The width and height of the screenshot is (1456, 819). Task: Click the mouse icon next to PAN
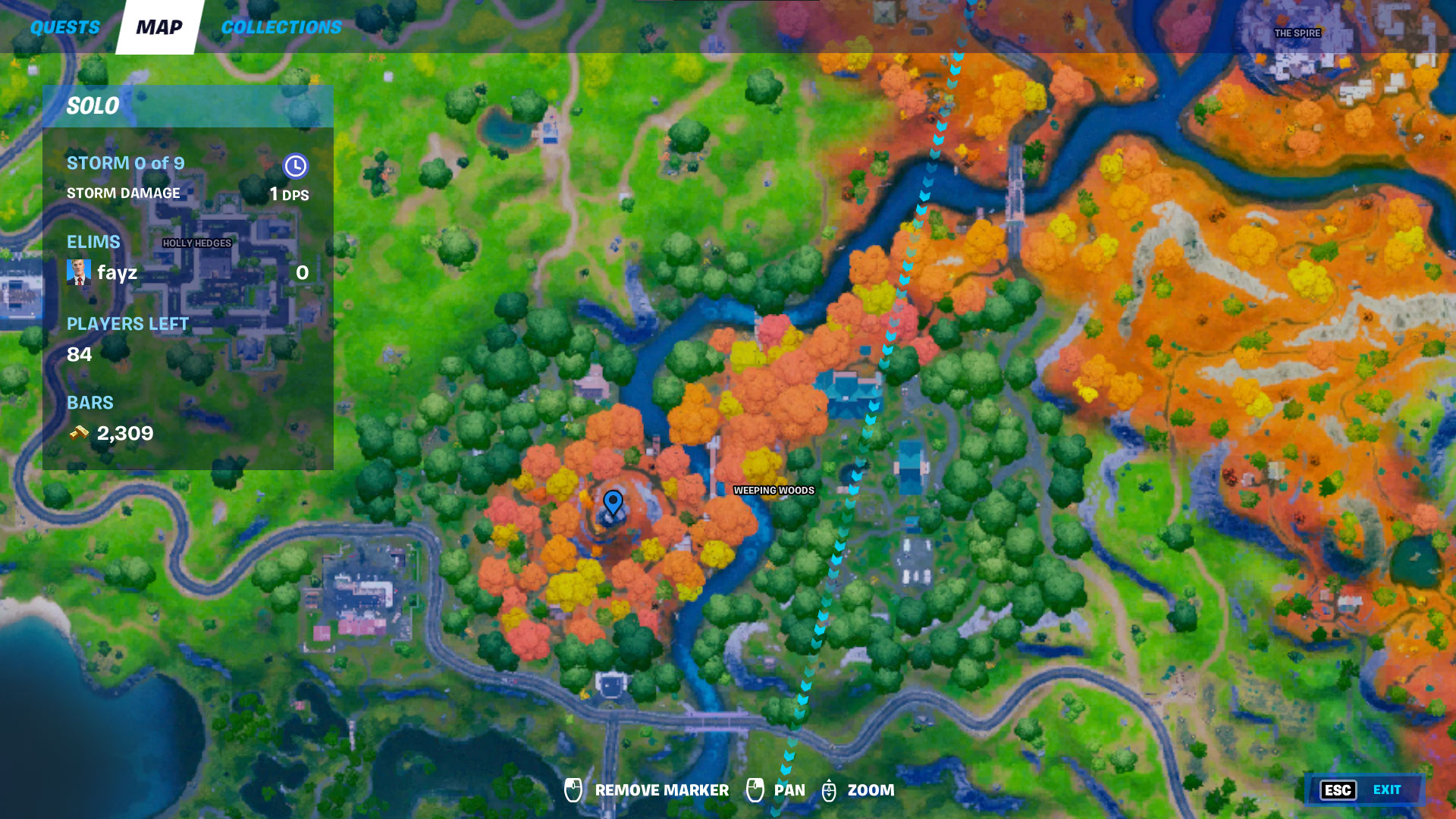757,789
